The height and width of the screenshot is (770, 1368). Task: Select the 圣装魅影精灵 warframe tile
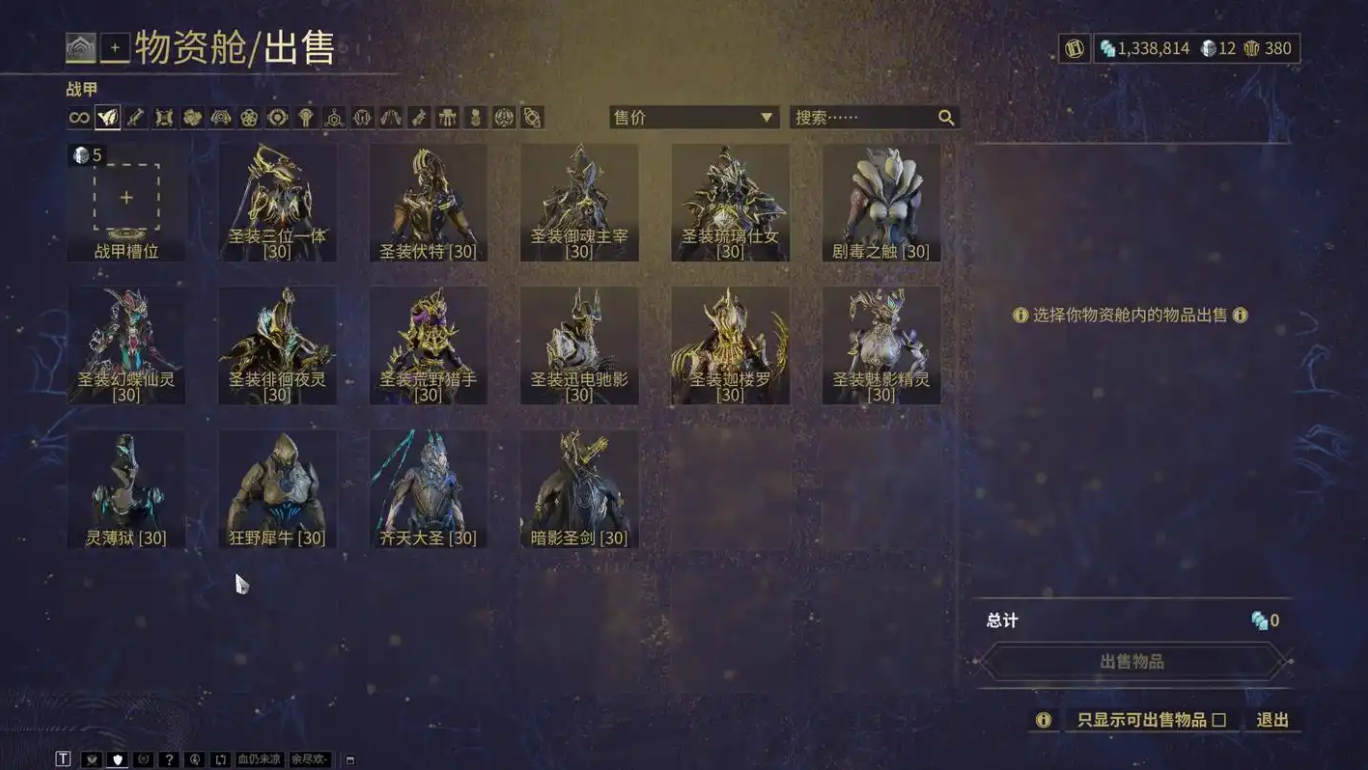(x=881, y=345)
